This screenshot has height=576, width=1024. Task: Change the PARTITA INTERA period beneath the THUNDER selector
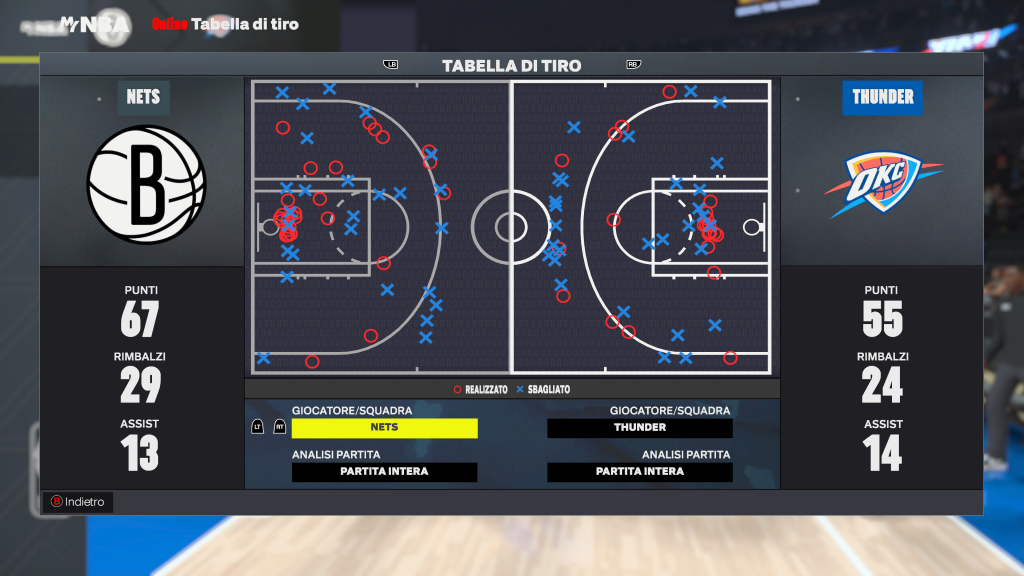tap(640, 472)
